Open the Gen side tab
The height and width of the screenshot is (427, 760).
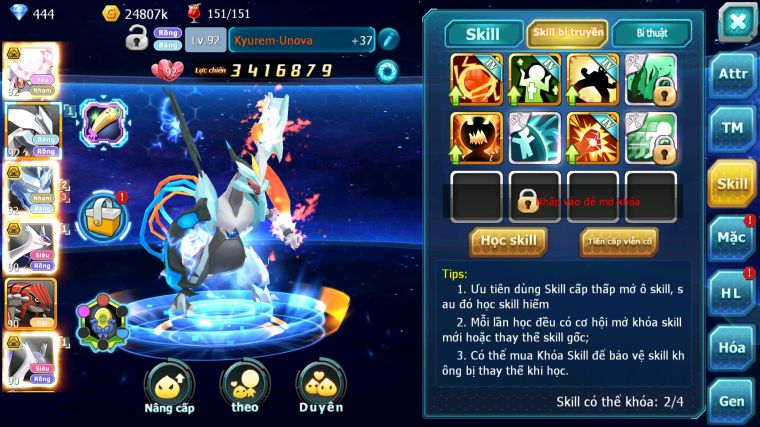coord(732,400)
